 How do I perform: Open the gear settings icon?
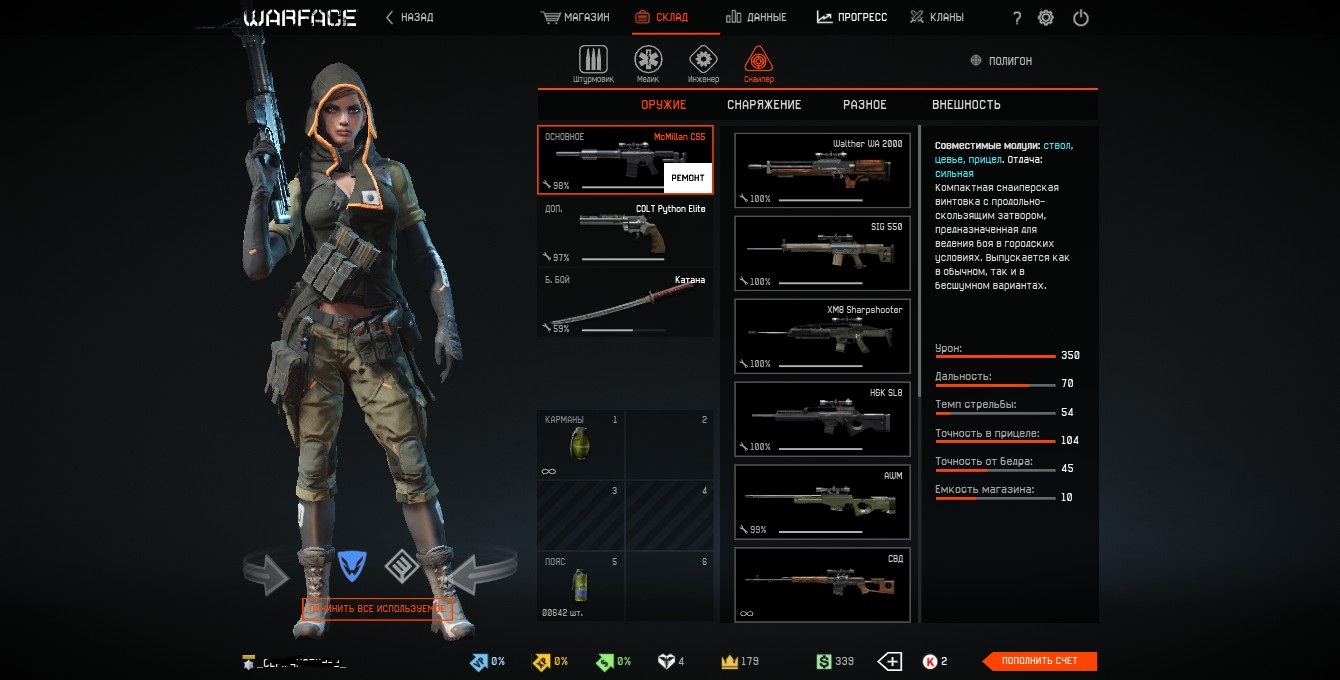[x=1046, y=18]
